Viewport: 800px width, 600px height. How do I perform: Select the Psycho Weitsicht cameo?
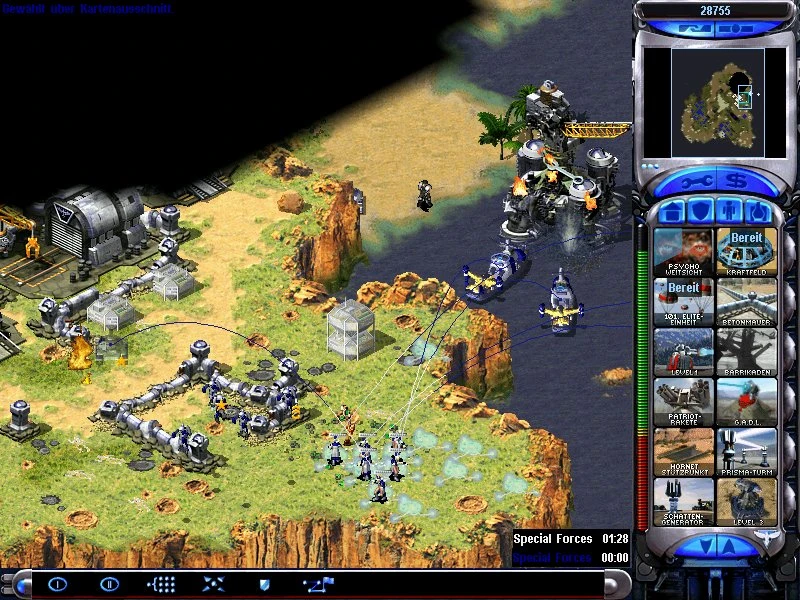pyautogui.click(x=684, y=252)
